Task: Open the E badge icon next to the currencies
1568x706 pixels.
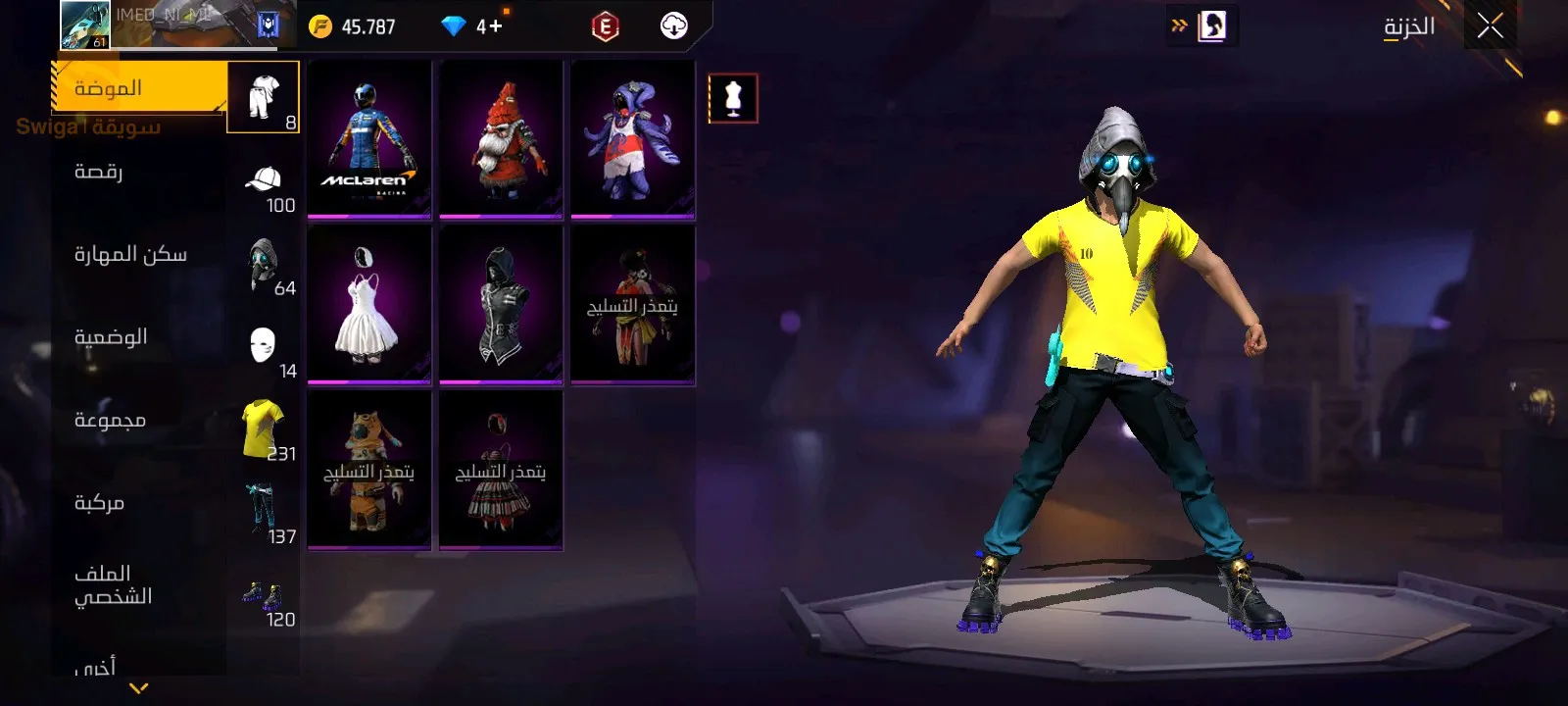Action: [604, 25]
